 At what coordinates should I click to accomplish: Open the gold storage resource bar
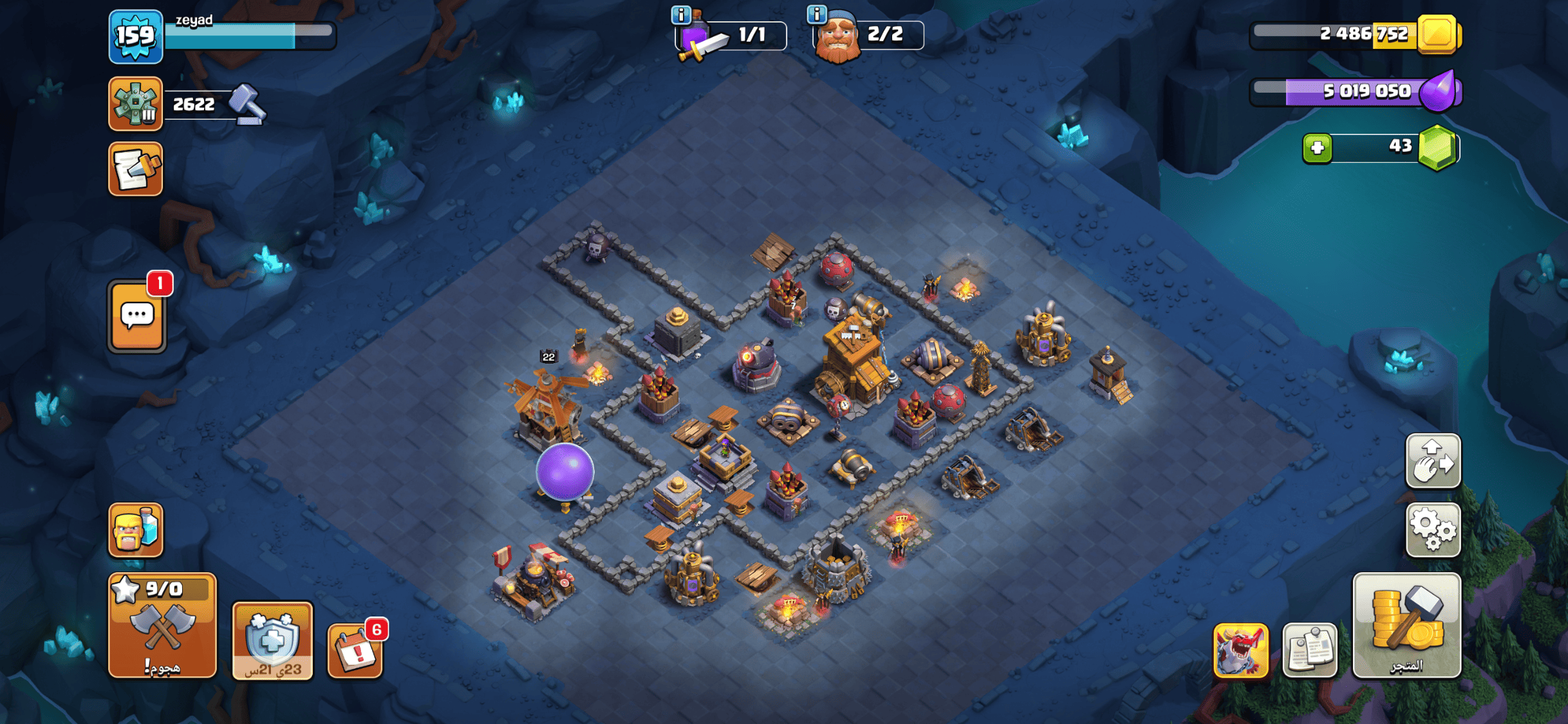coord(1354,34)
